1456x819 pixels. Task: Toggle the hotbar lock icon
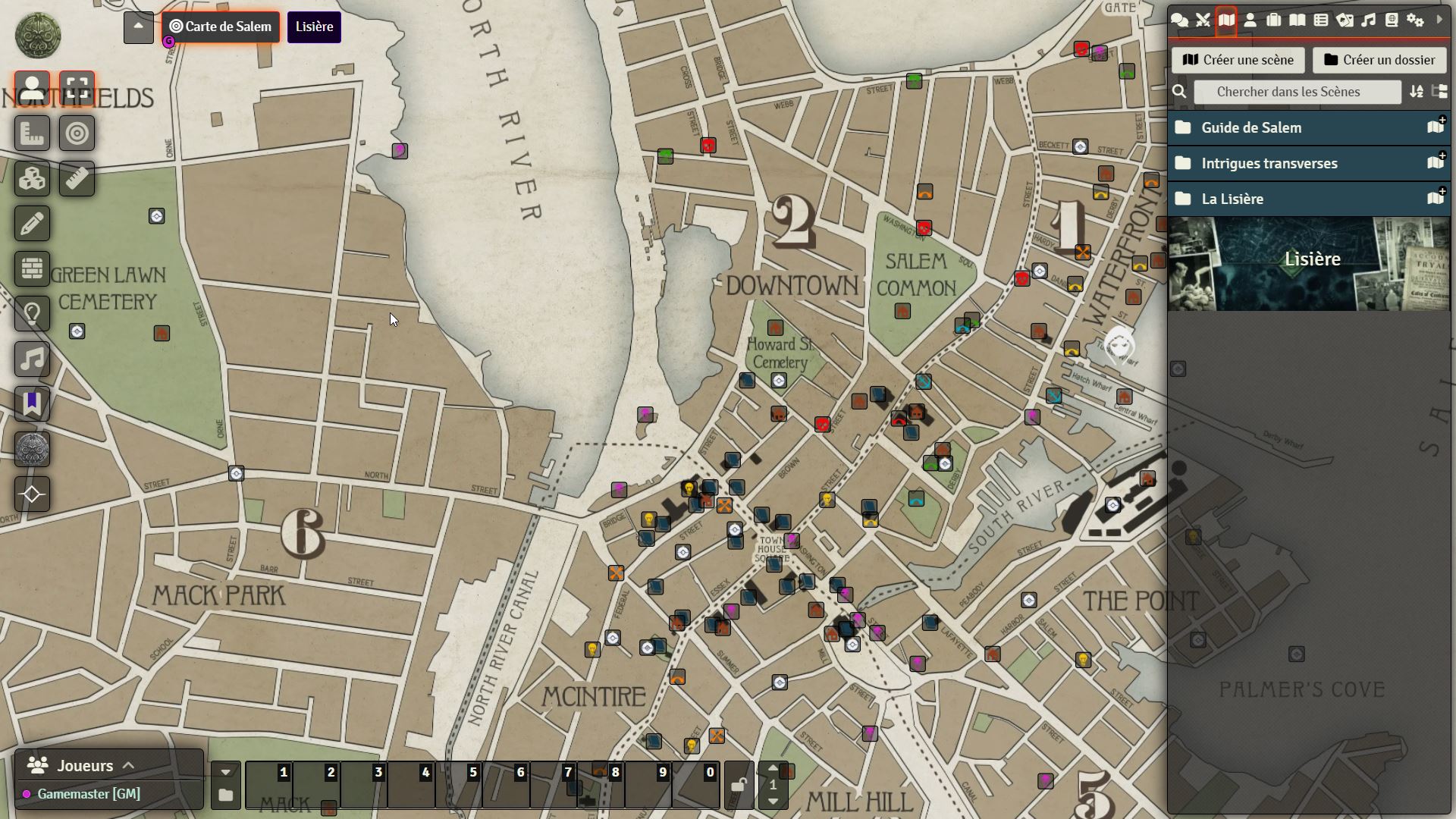pyautogui.click(x=739, y=785)
